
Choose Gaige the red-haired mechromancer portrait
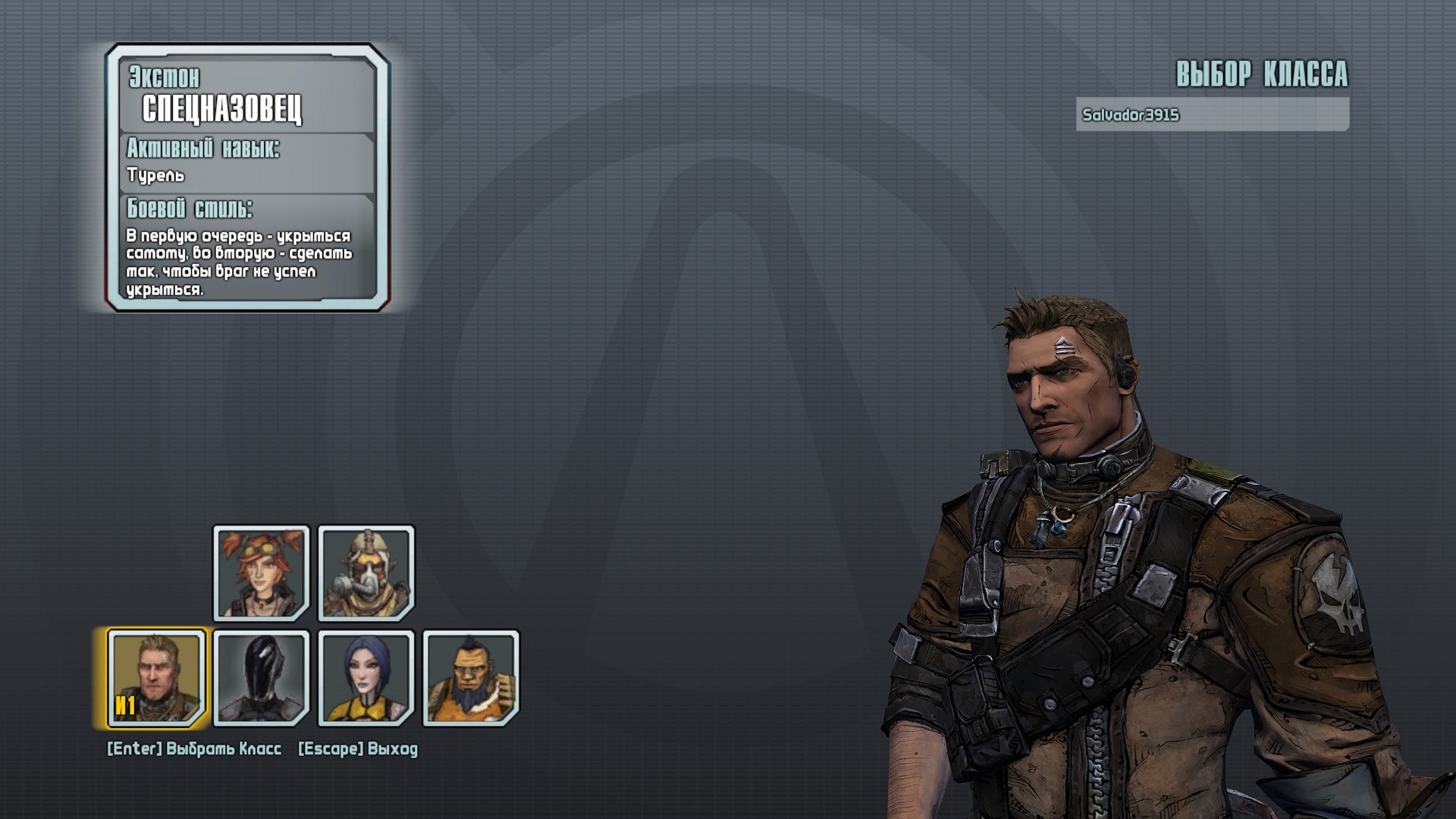[x=262, y=573]
